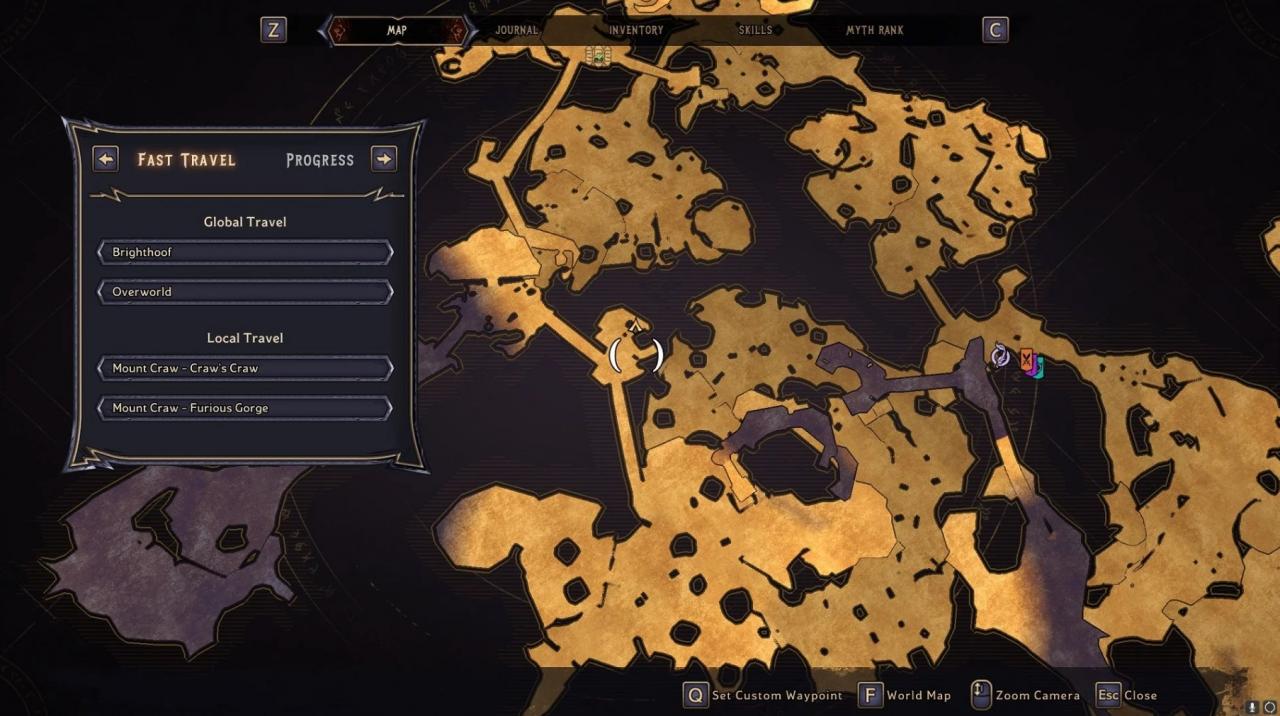Open the Inventory tab
1280x716 pixels.
pos(636,30)
